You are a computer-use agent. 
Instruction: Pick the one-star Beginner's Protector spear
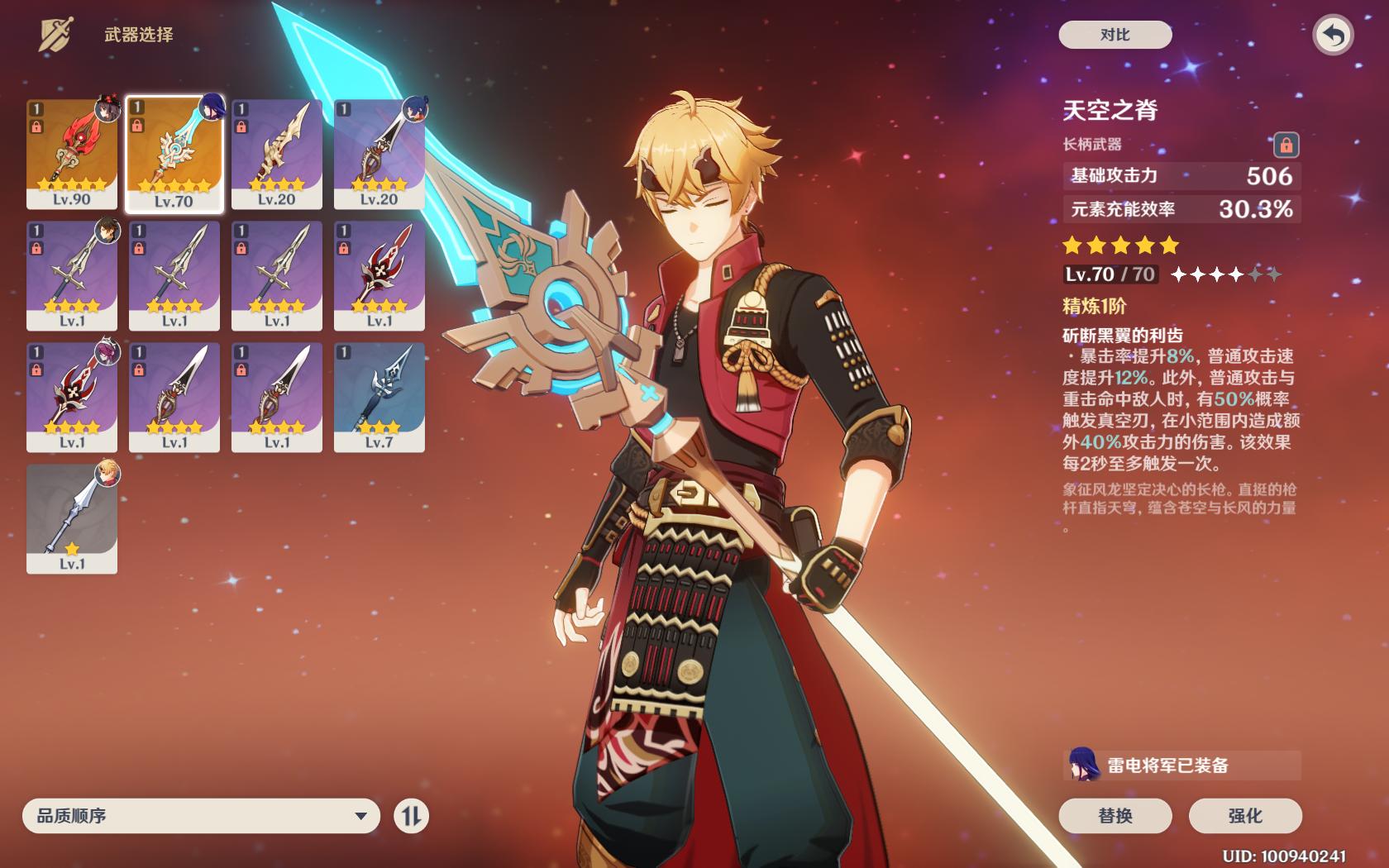point(72,518)
